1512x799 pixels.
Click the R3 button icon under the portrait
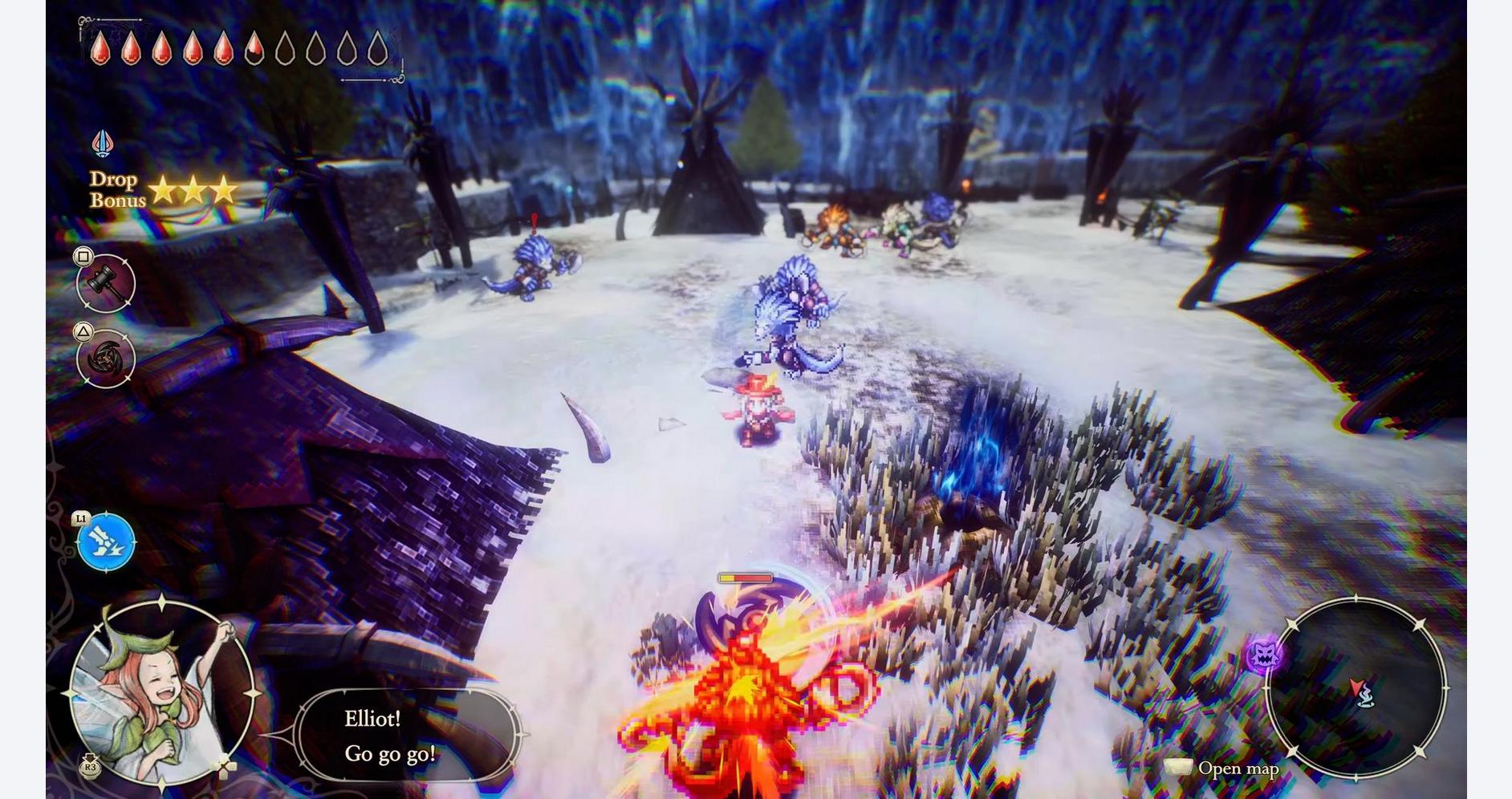point(89,767)
